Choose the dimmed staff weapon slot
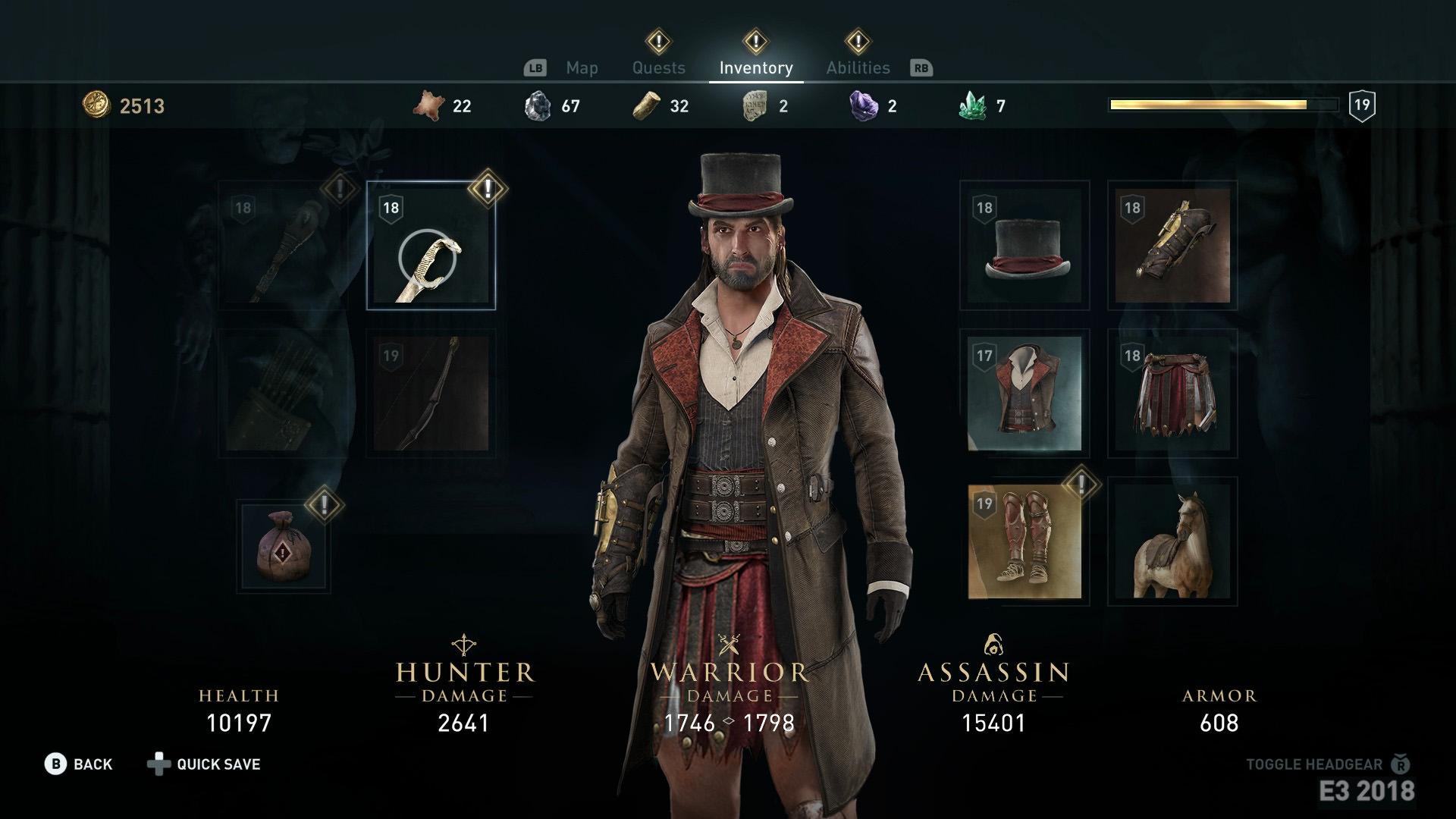1456x819 pixels. 283,246
